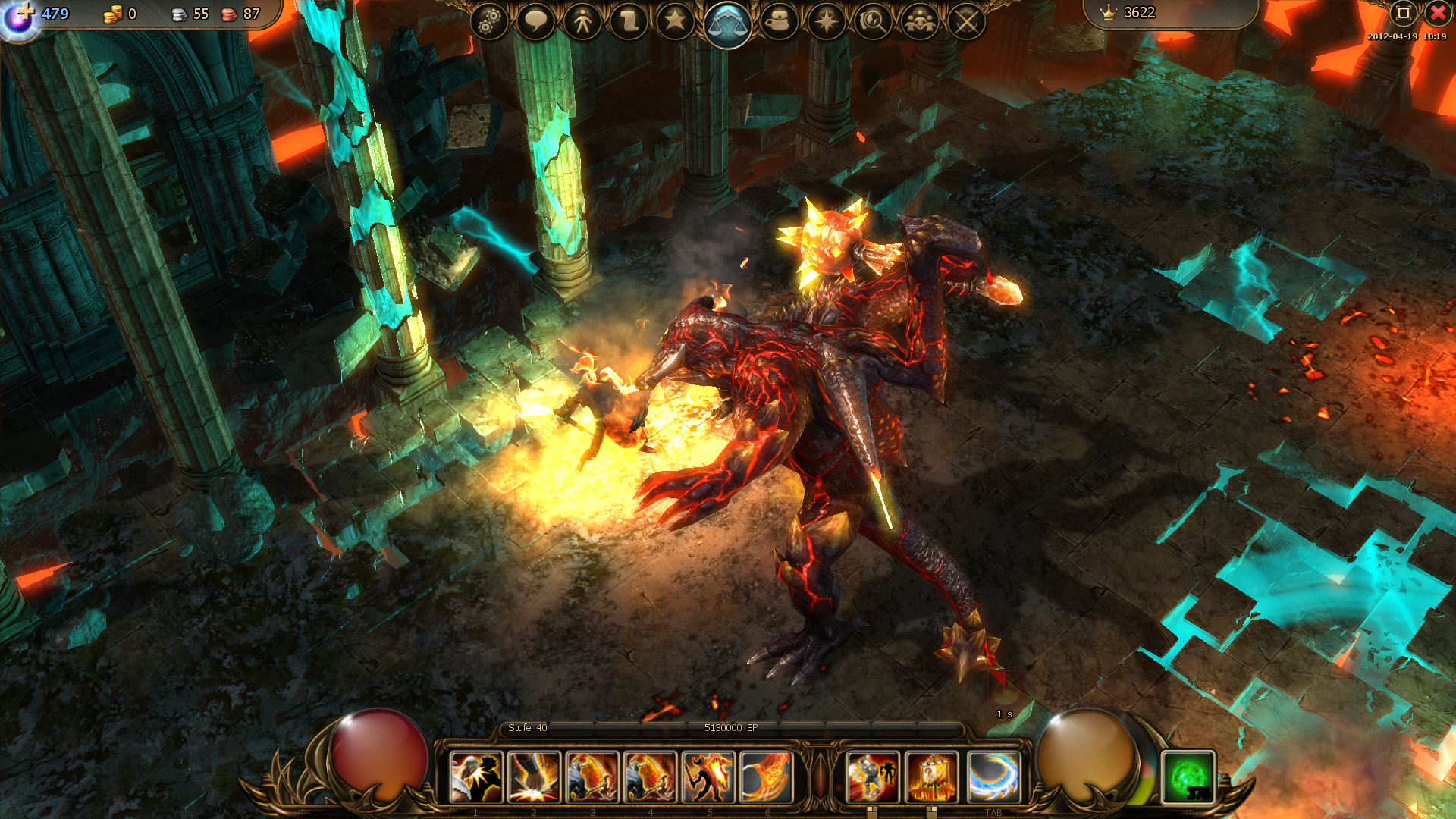Activate the fiery war banner skill
The width and height of the screenshot is (1456, 819).
point(931,777)
